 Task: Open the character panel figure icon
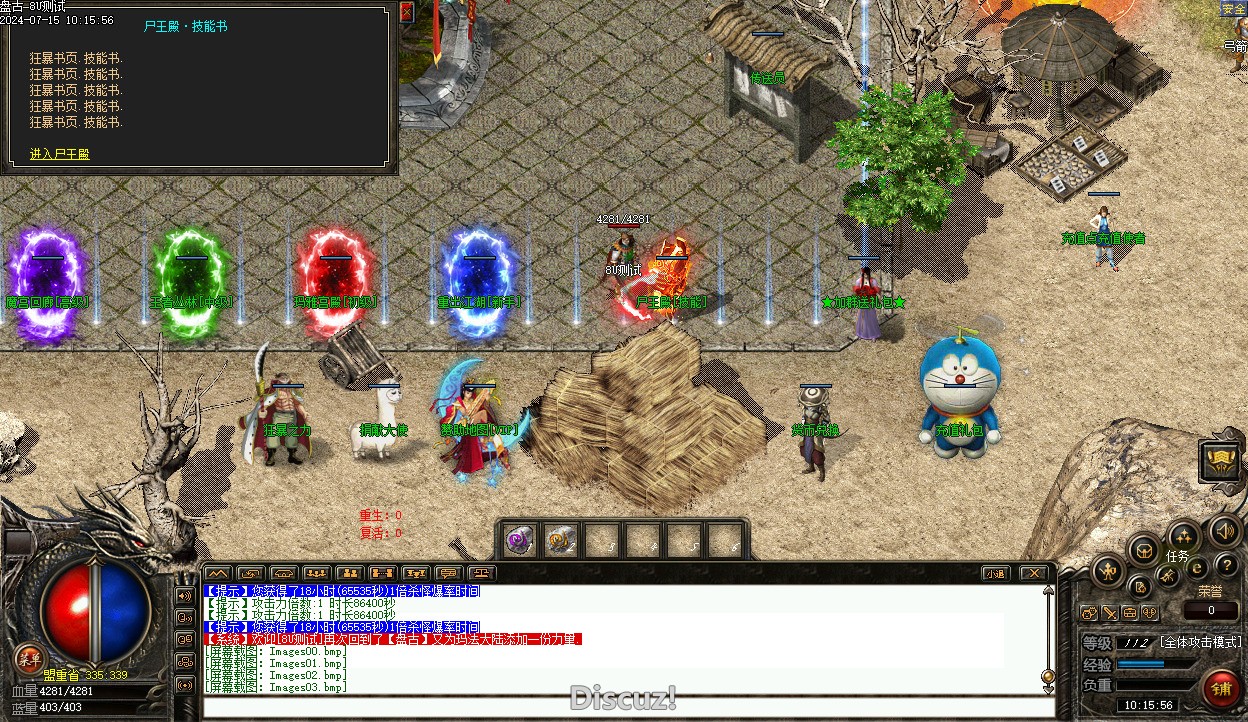click(1108, 572)
